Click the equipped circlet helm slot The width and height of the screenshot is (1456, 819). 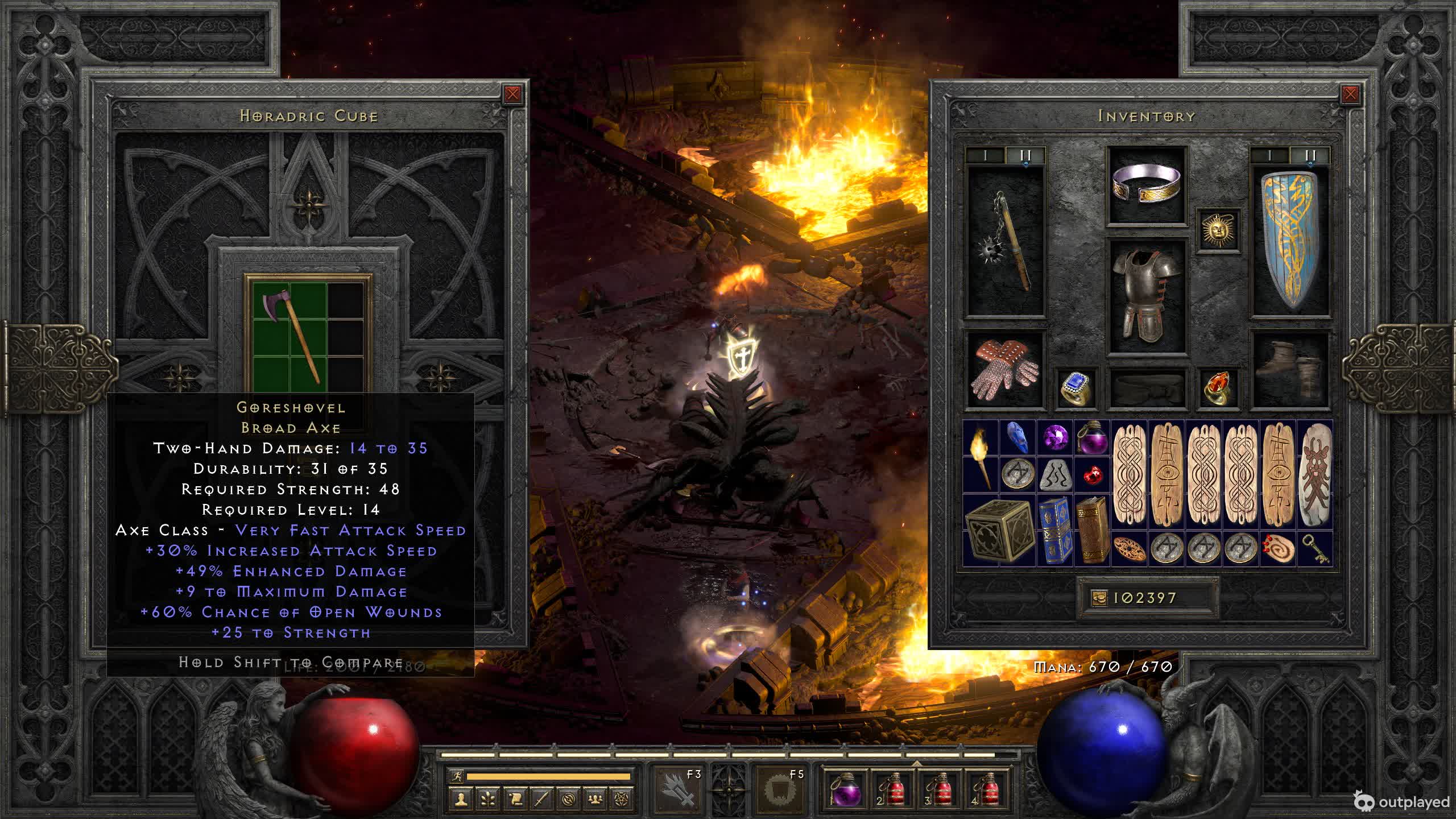[x=1147, y=185]
